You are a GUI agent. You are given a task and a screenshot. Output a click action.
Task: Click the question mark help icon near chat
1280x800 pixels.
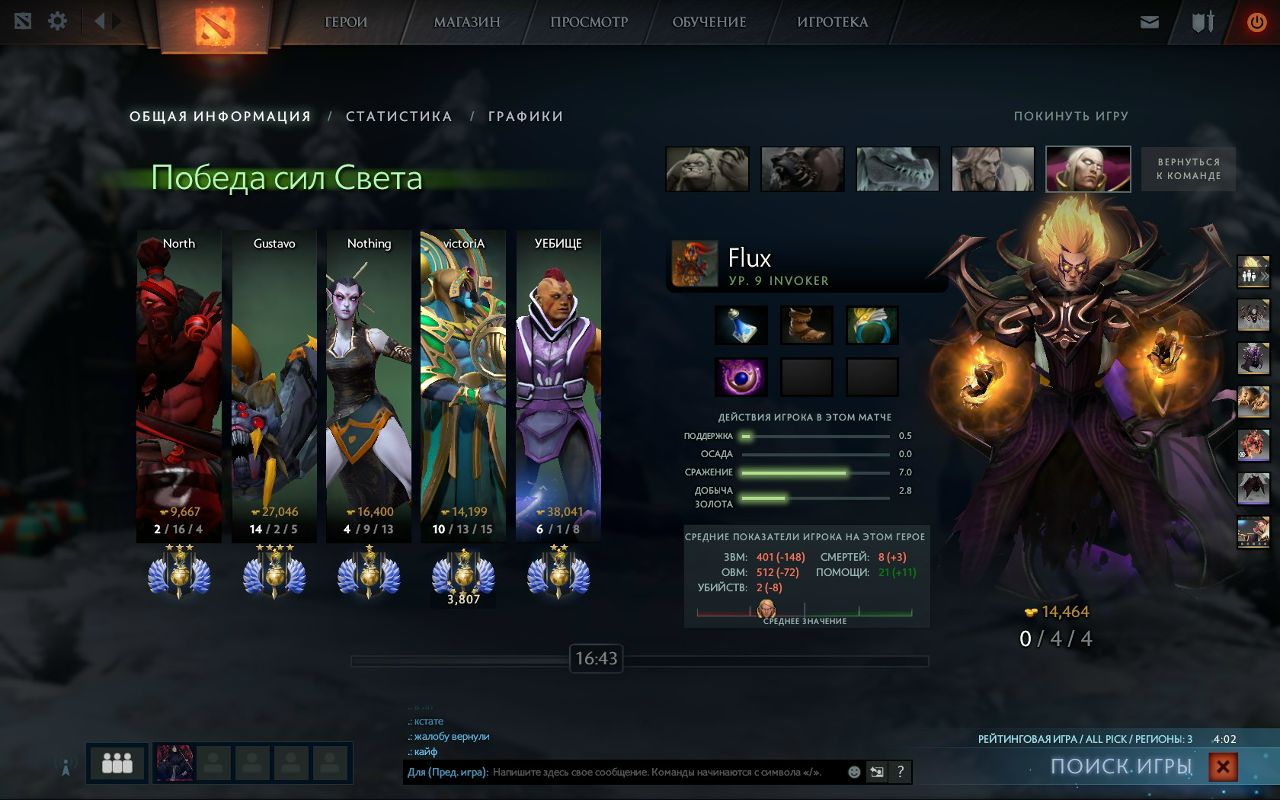(899, 771)
